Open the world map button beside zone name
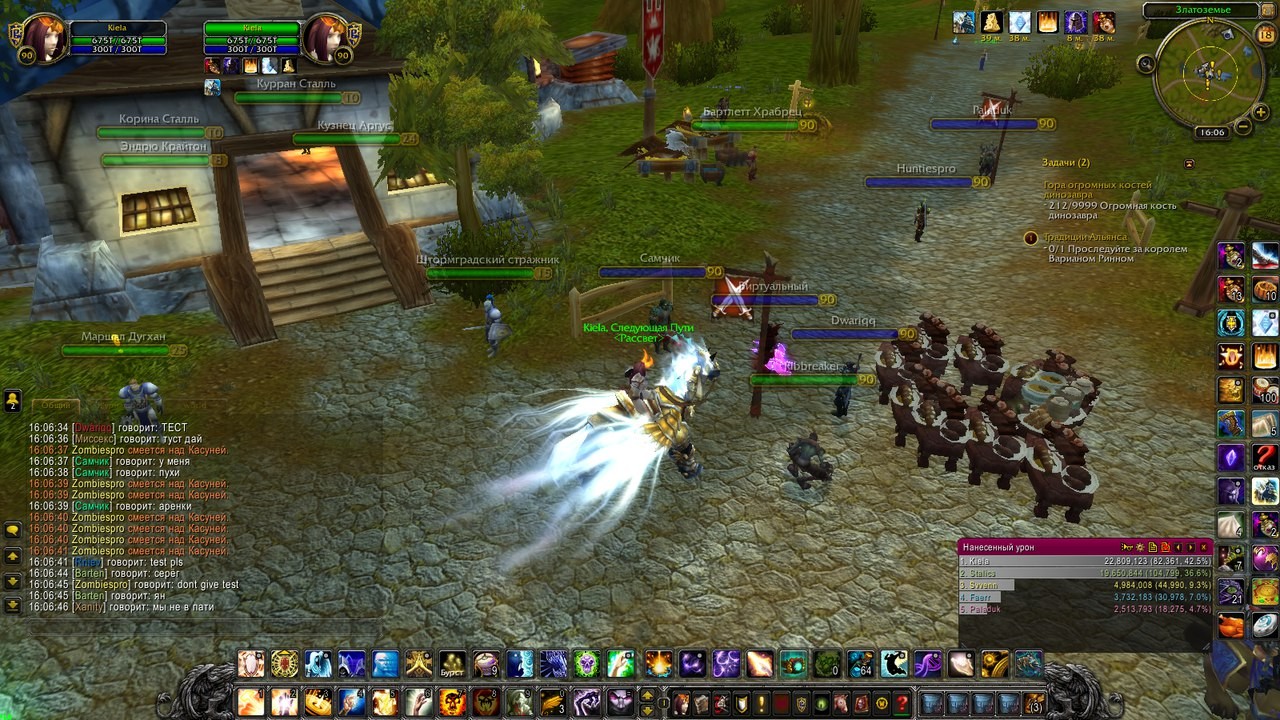This screenshot has width=1280, height=720. (x=1270, y=11)
